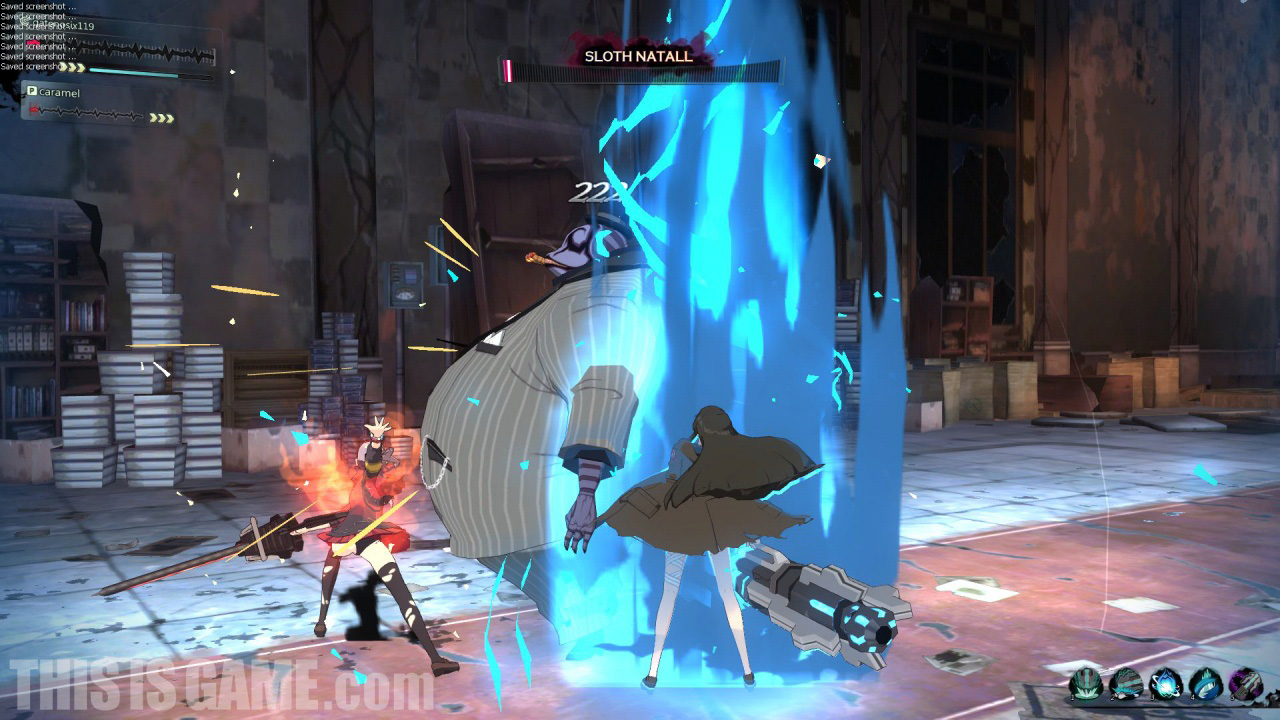Cast the glowing blue orb skill in slot 3
This screenshot has width=1280, height=720.
(1166, 685)
